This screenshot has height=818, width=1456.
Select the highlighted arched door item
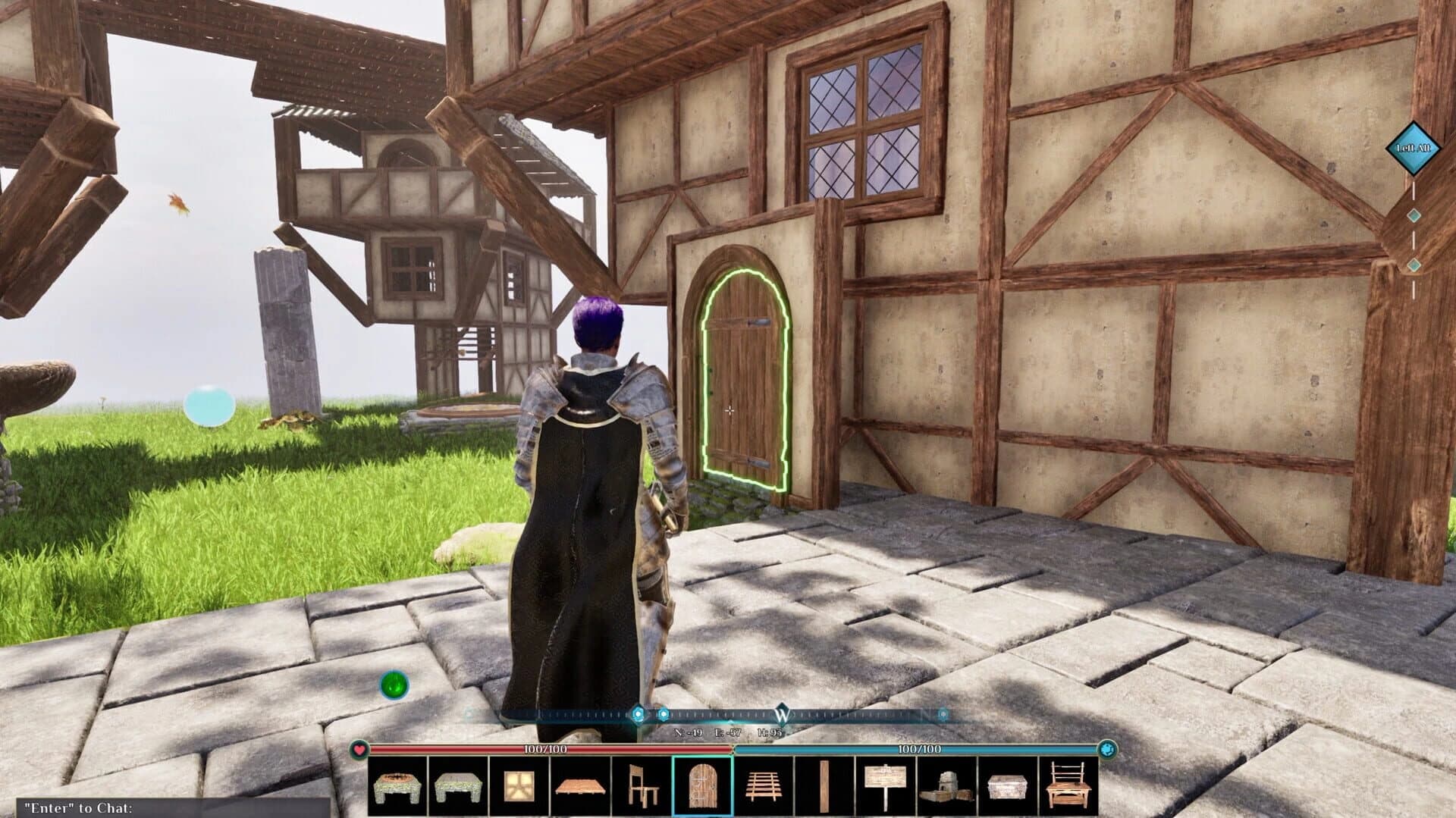click(x=705, y=788)
